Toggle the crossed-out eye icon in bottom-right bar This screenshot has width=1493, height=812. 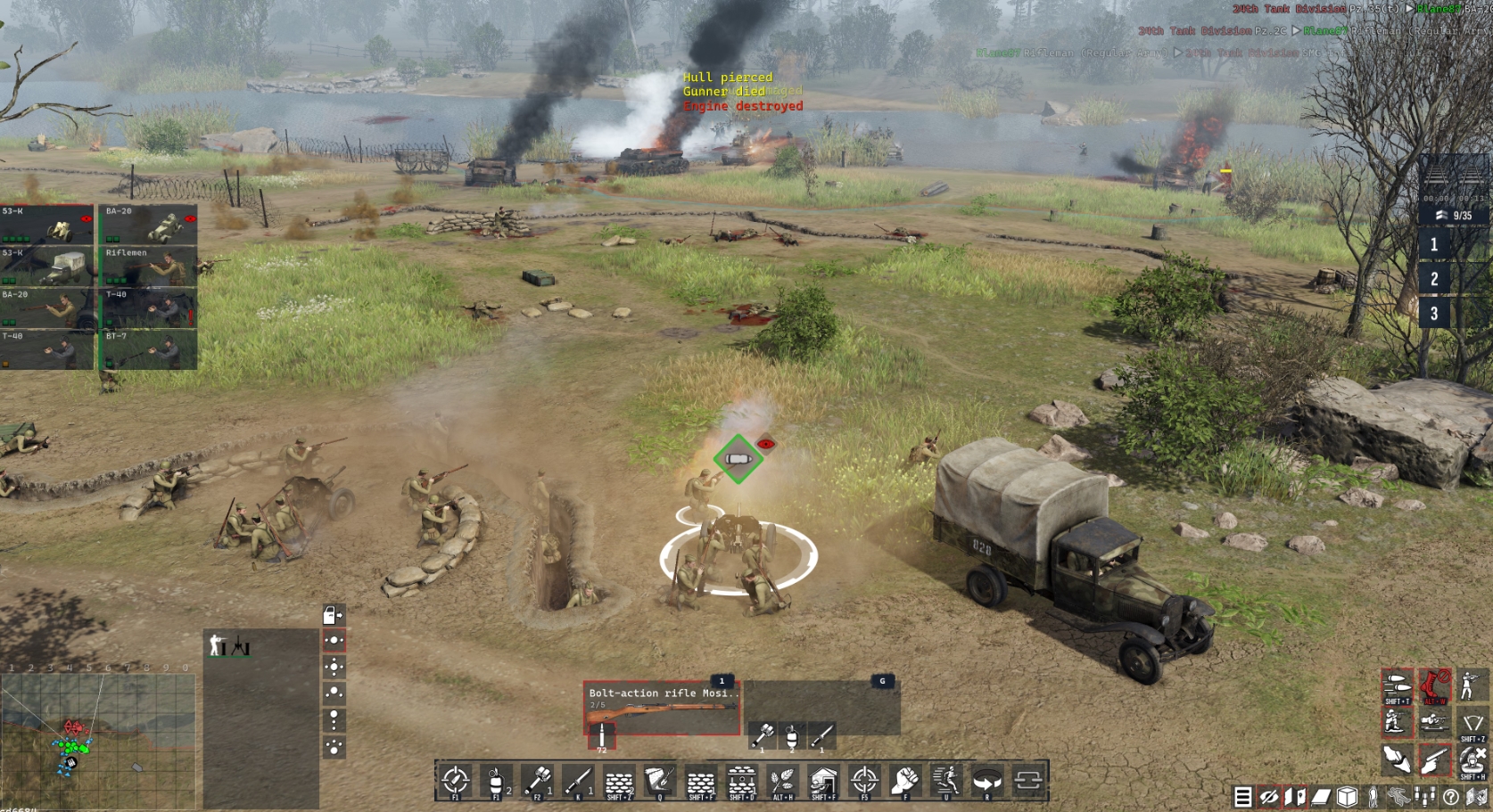pyautogui.click(x=1268, y=793)
